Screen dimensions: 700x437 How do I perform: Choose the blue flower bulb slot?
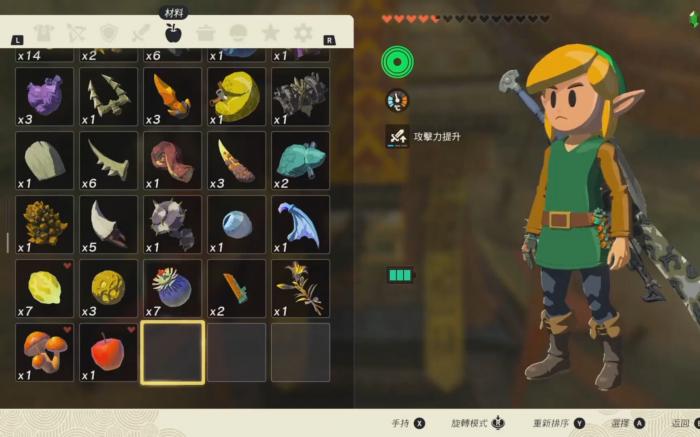[x=172, y=288]
